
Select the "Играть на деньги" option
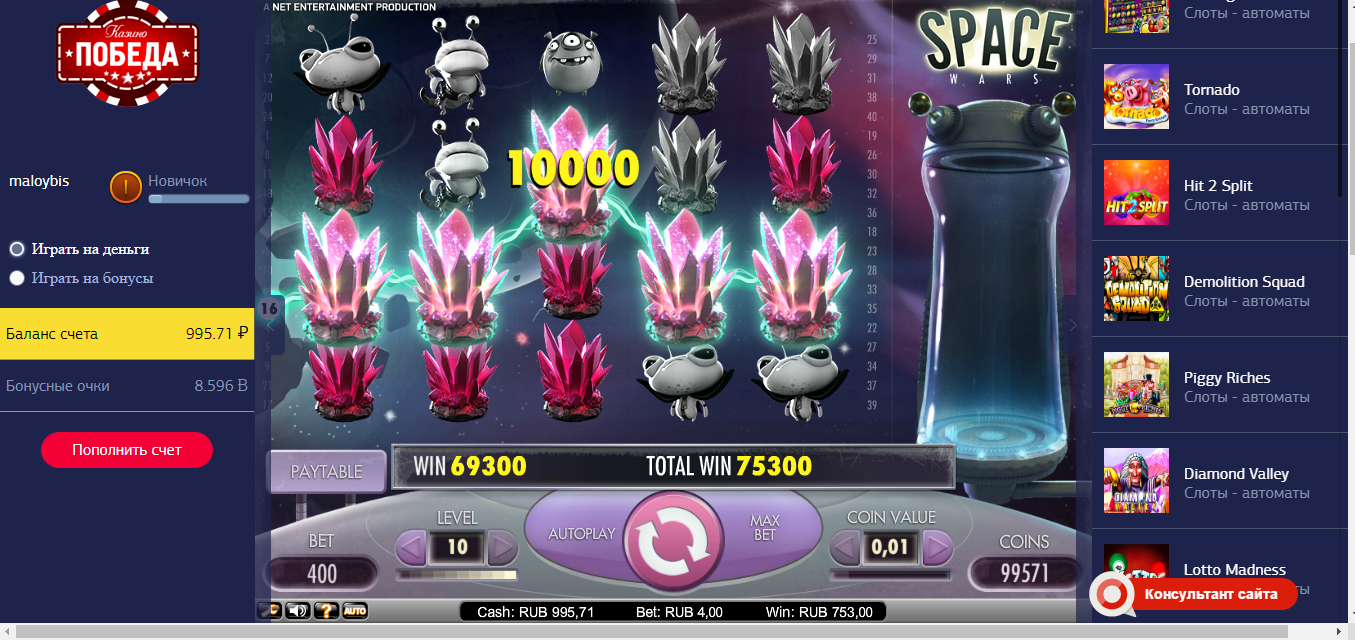(17, 249)
